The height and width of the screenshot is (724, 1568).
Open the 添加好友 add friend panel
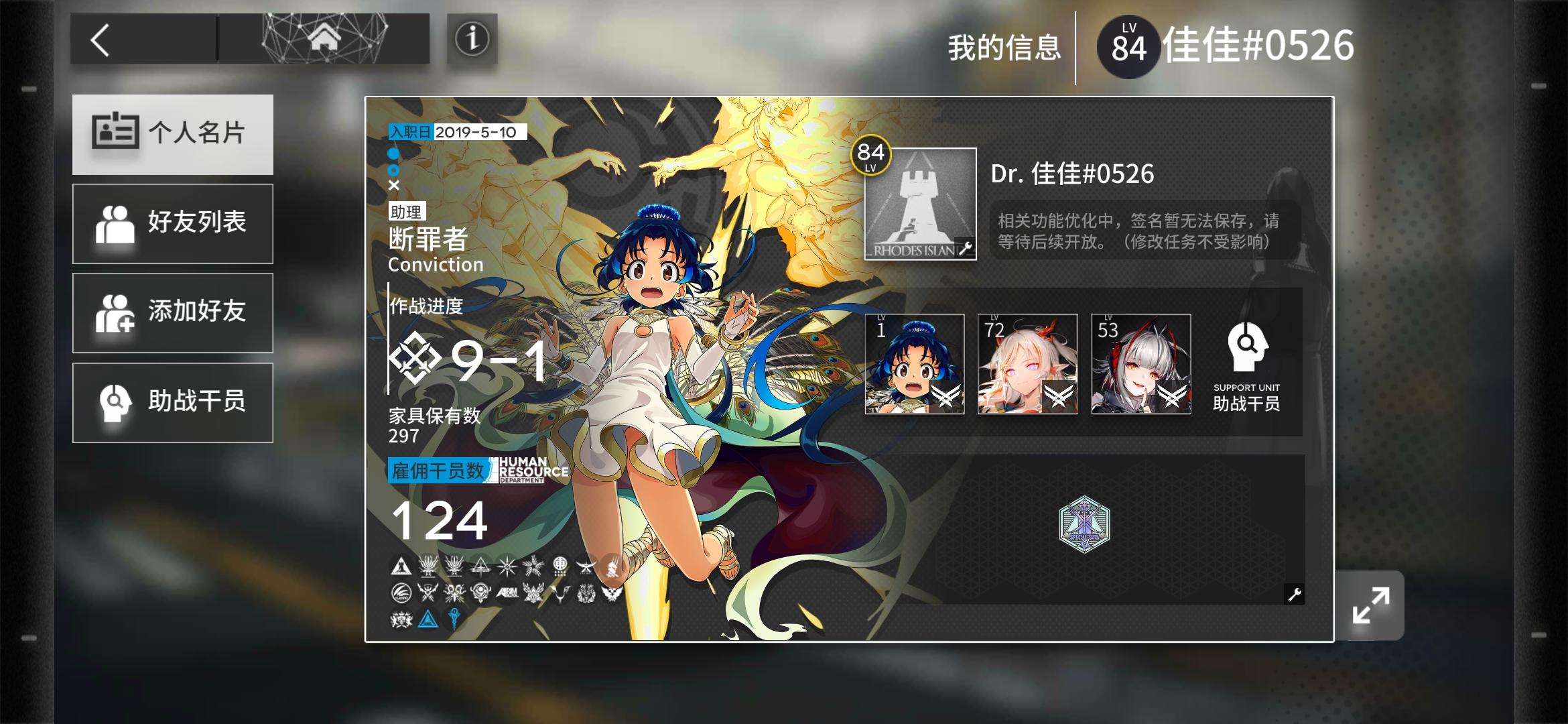(x=173, y=312)
